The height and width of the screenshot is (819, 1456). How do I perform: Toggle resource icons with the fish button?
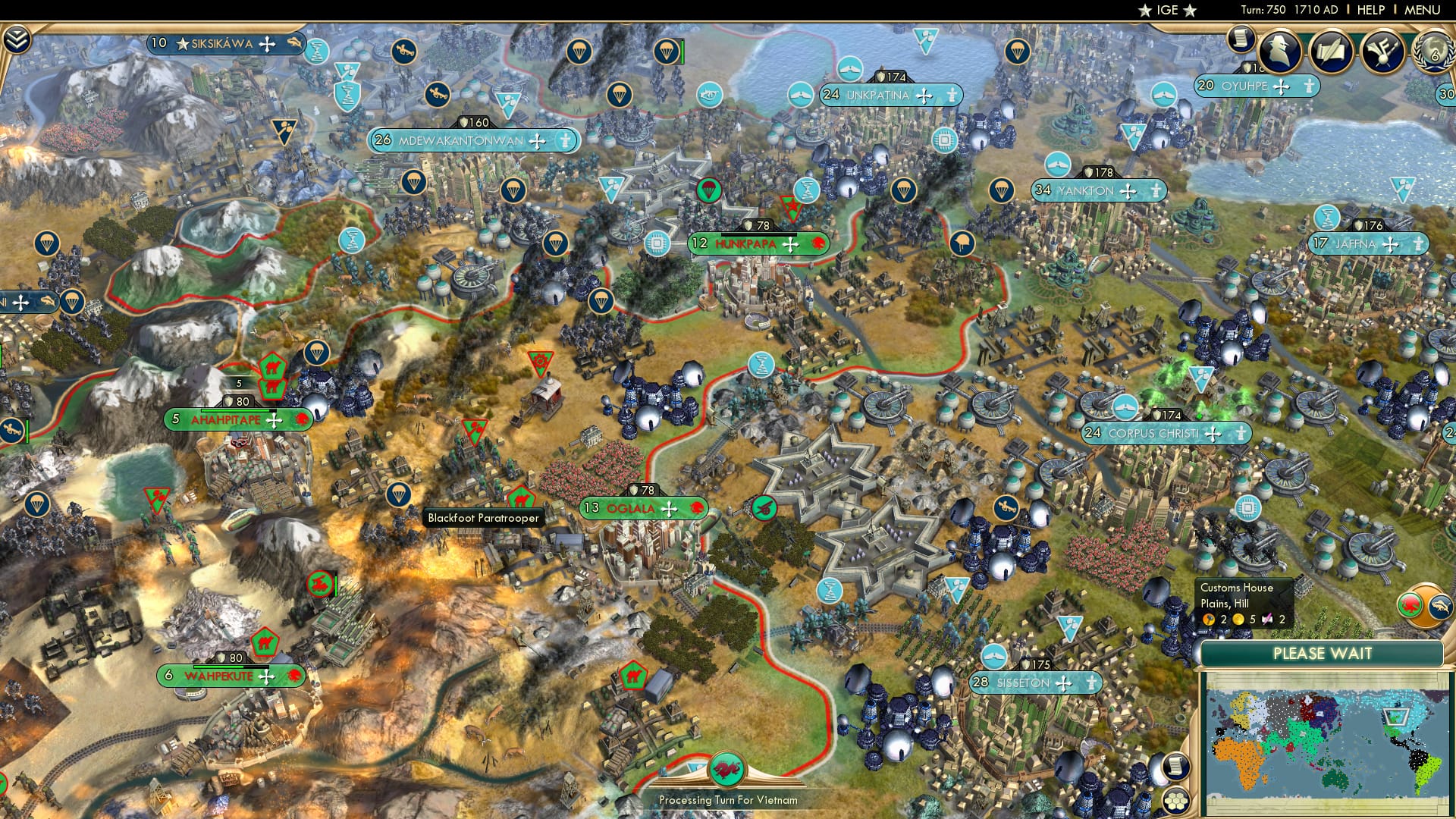(x=1442, y=607)
